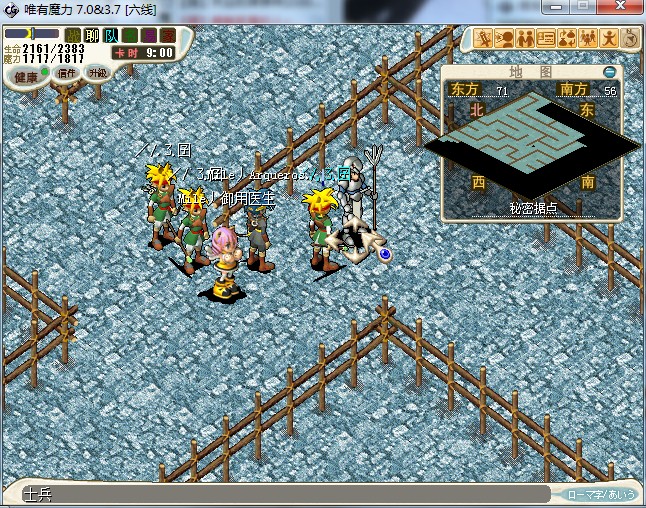Click the item trade exchange icon
Image resolution: width=646 pixels, height=508 pixels.
coord(568,38)
